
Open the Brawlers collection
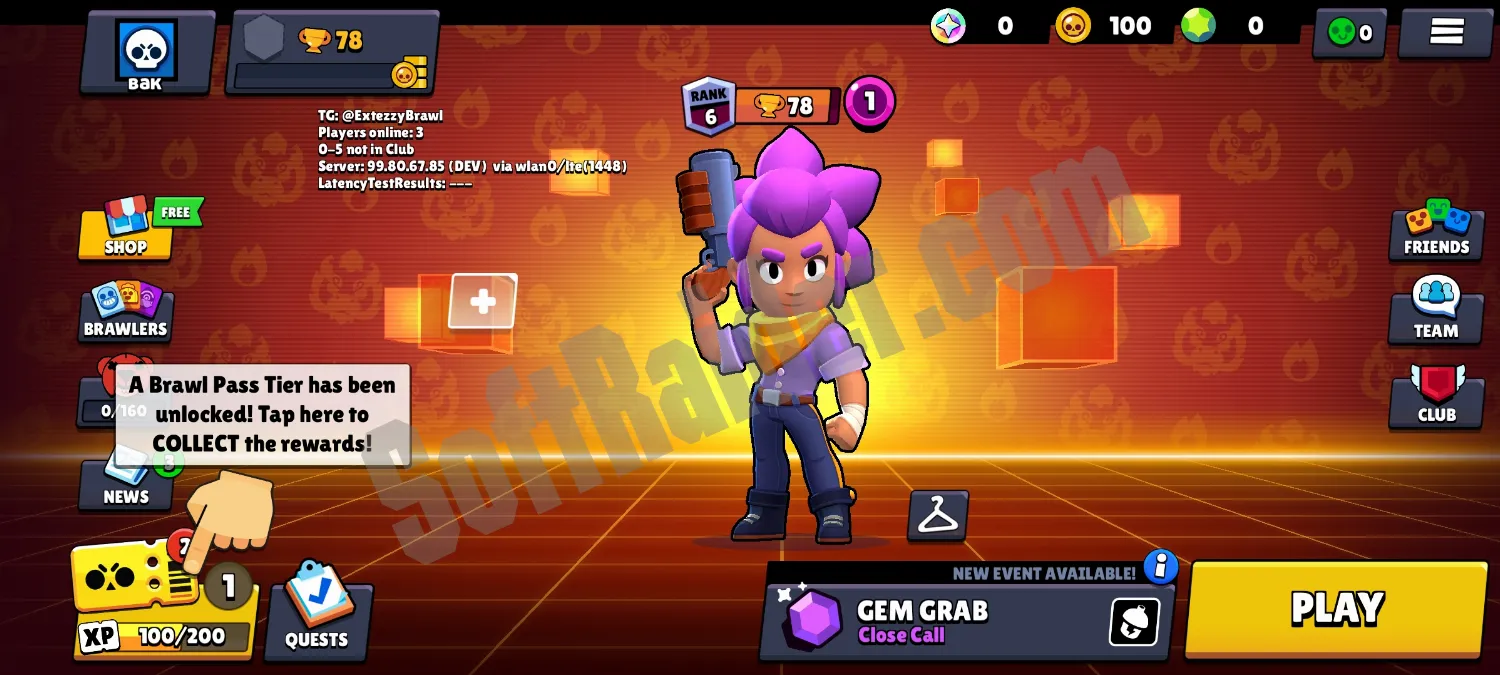(126, 311)
